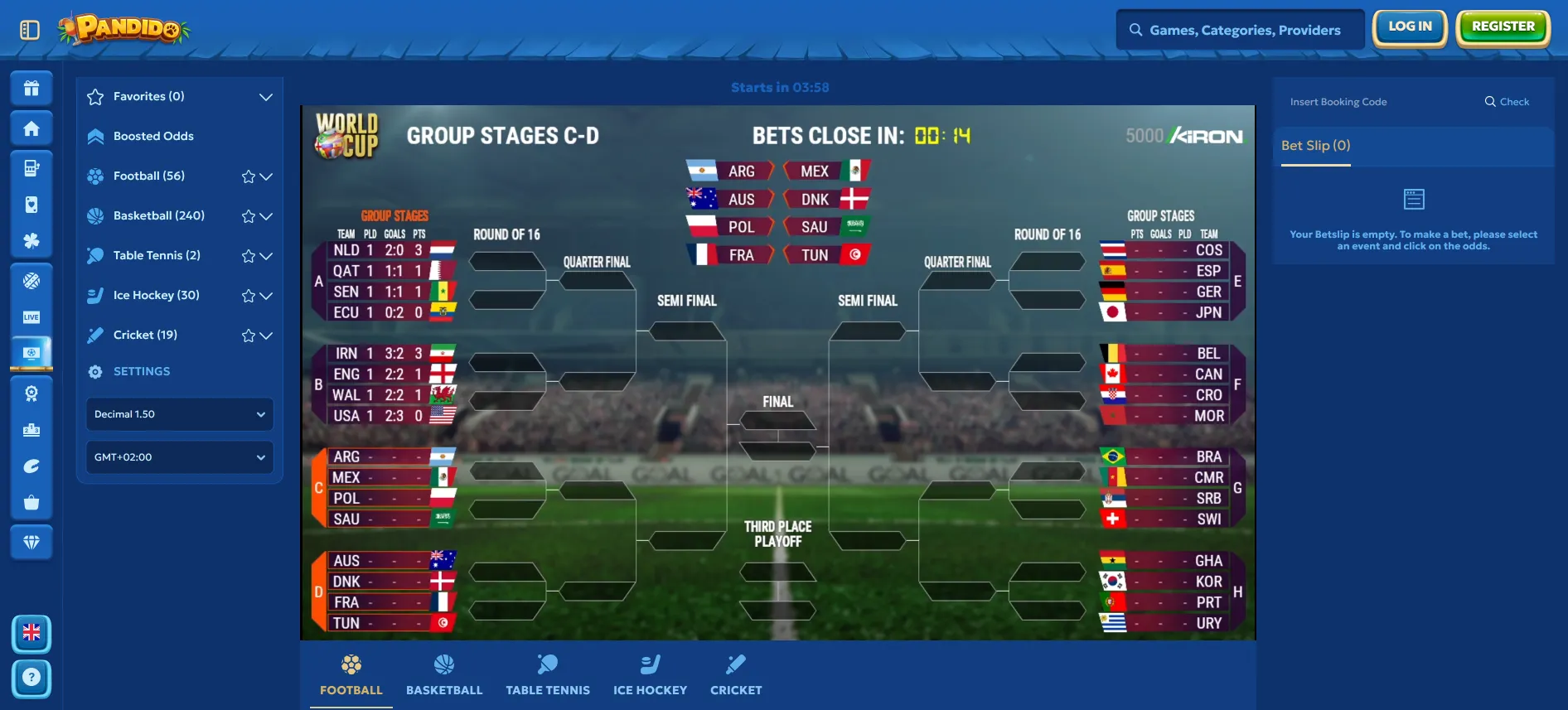Open the GMT+02:00 timezone dropdown

[x=179, y=456]
